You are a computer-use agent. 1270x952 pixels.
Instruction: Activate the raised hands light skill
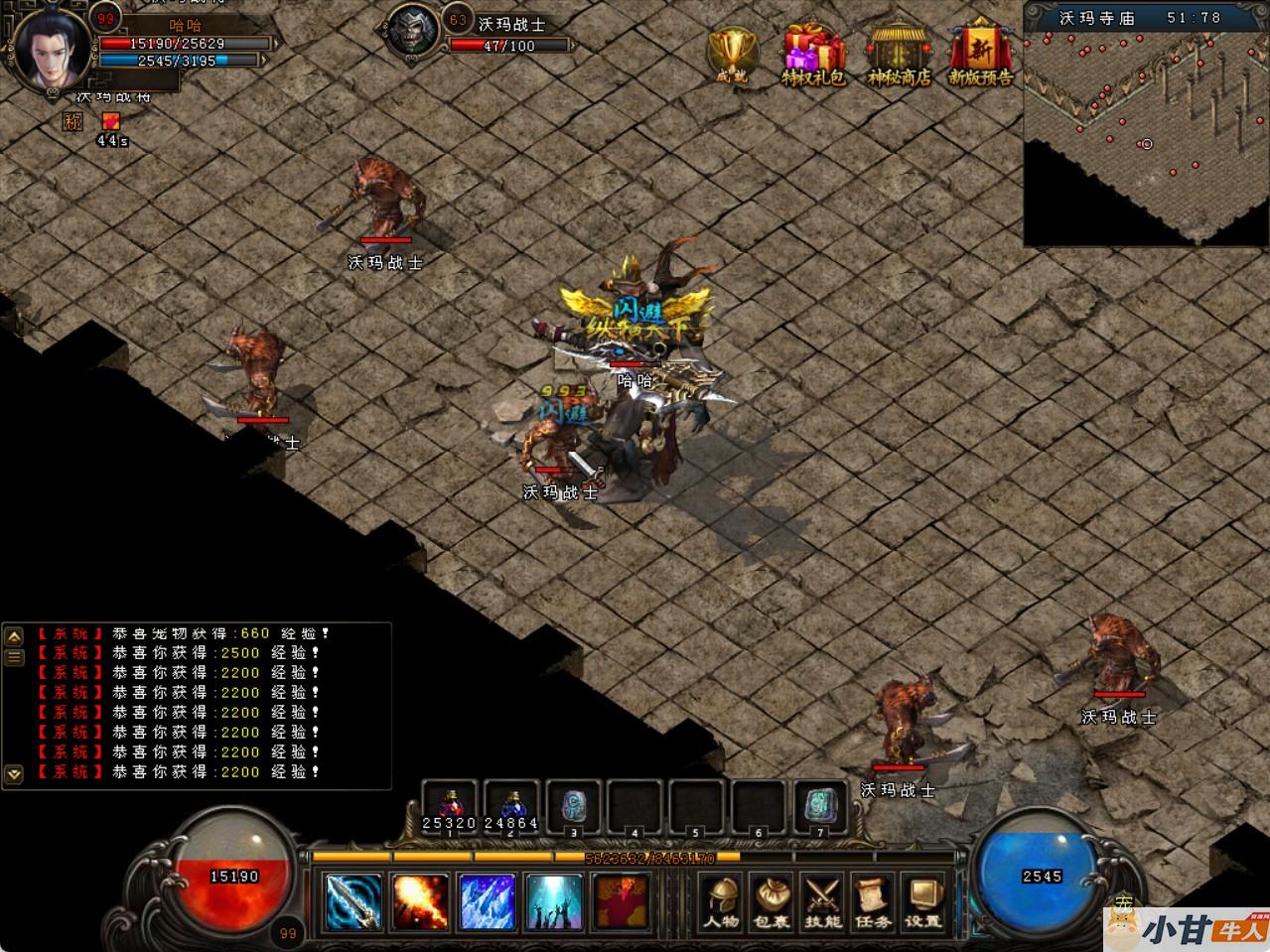pyautogui.click(x=554, y=900)
